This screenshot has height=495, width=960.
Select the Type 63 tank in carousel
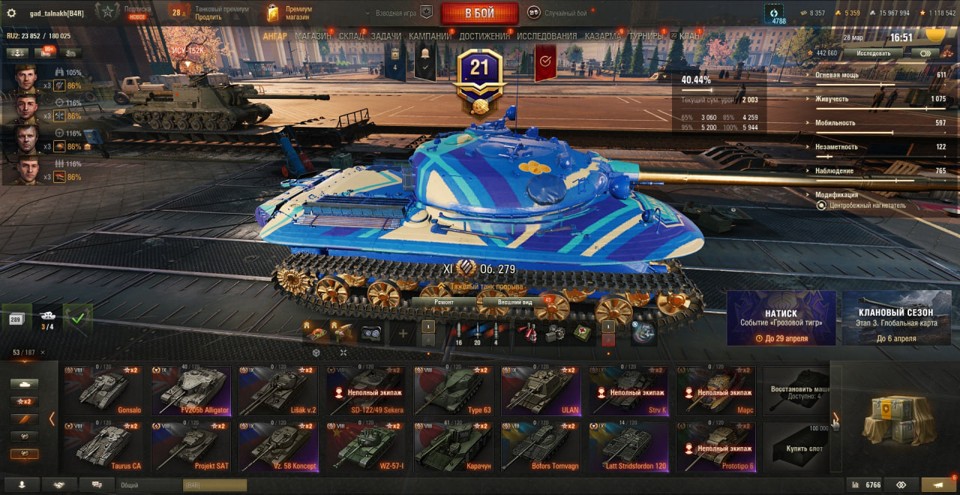coord(455,391)
